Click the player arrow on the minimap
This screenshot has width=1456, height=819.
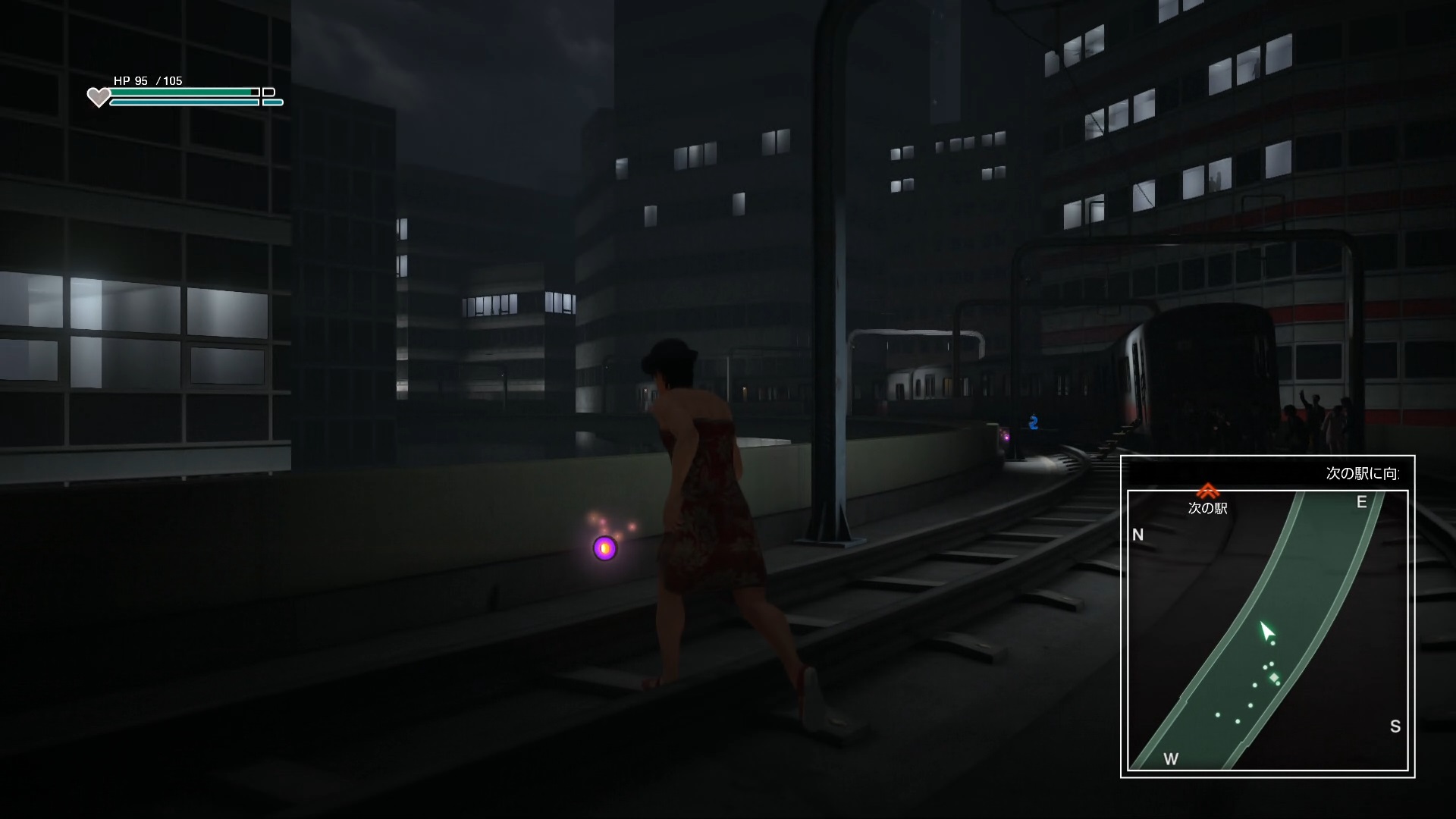pyautogui.click(x=1267, y=632)
